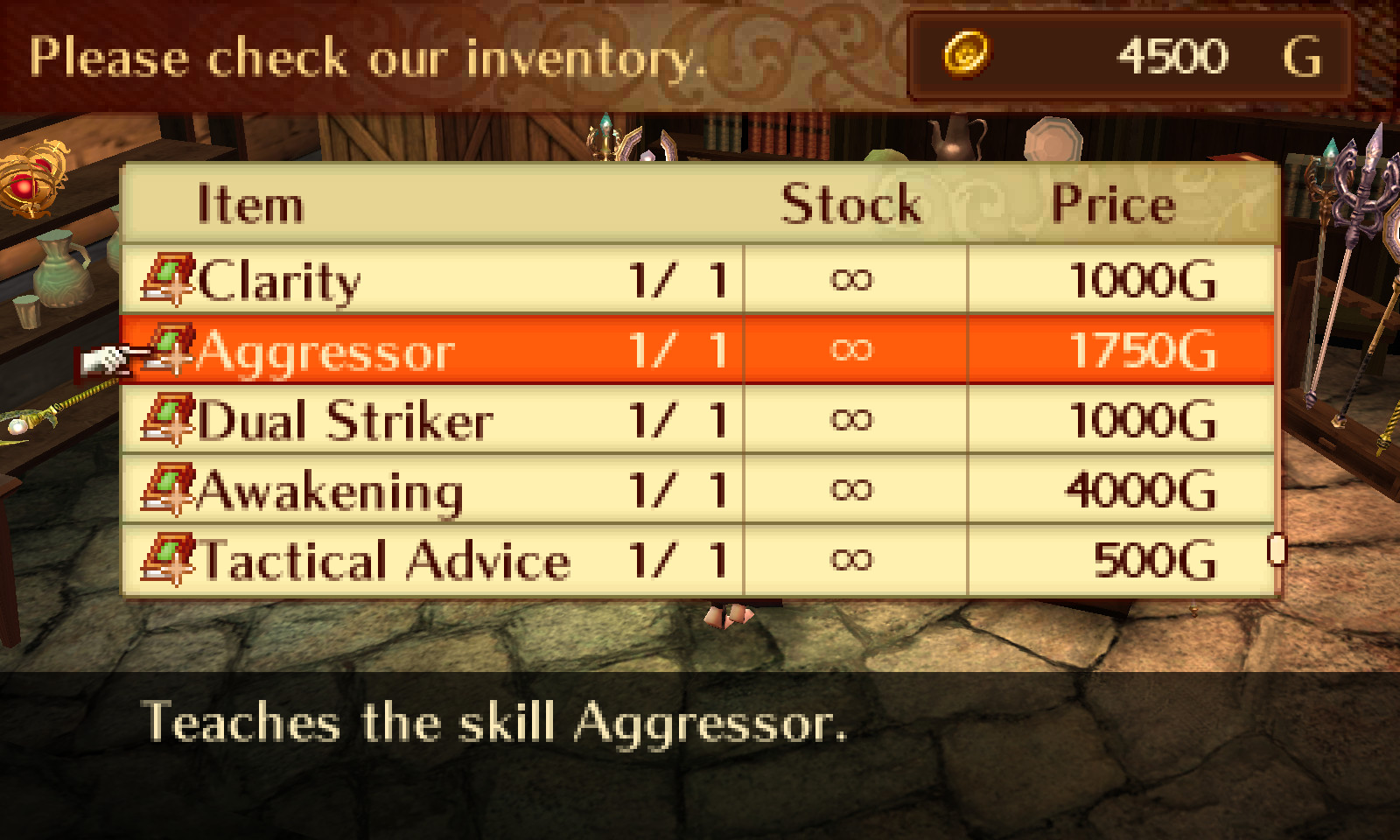
Task: Click the infinity stock symbol for Tactical Advice
Action: point(853,558)
